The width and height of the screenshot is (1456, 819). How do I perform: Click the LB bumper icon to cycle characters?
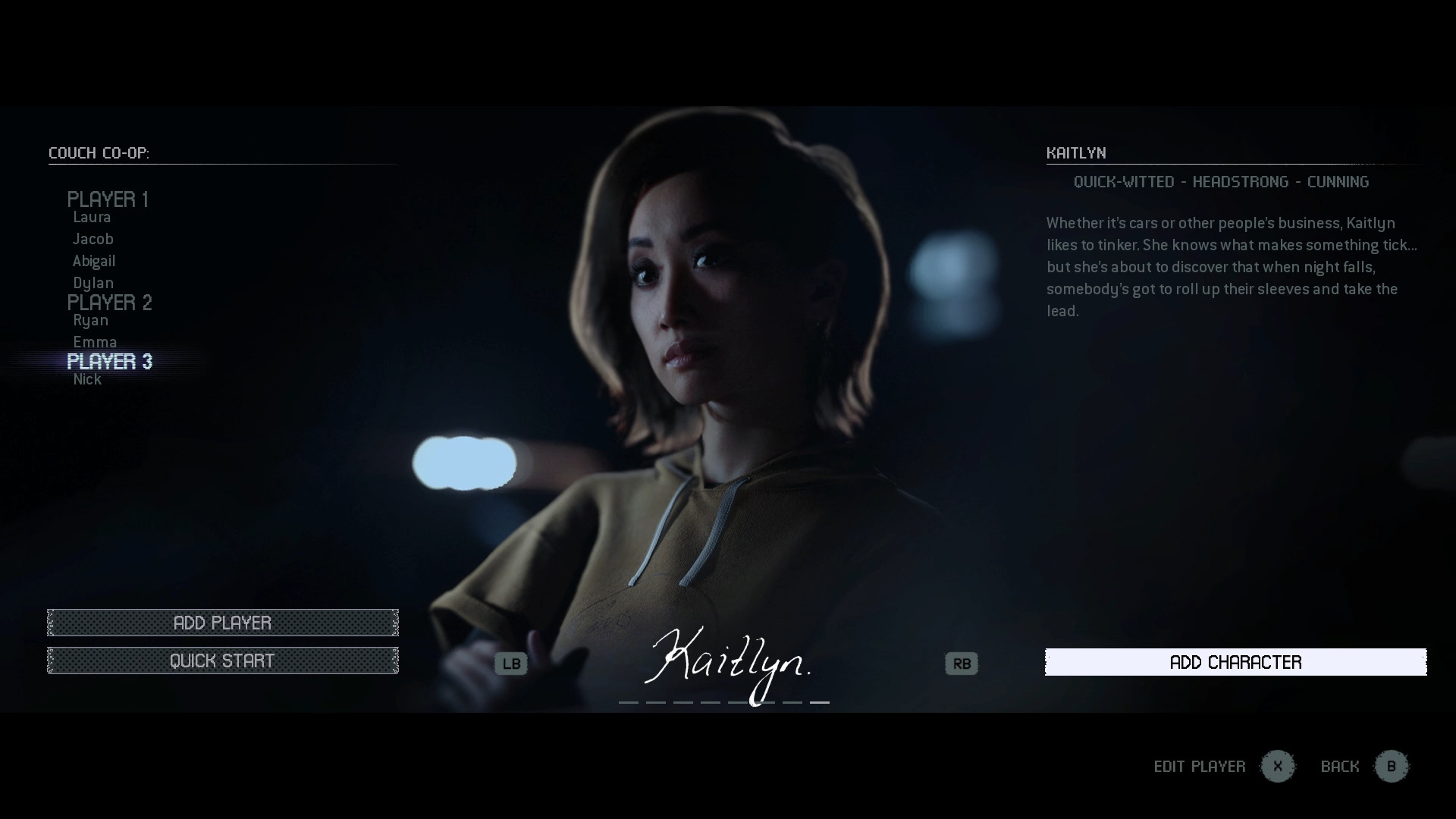tap(510, 664)
